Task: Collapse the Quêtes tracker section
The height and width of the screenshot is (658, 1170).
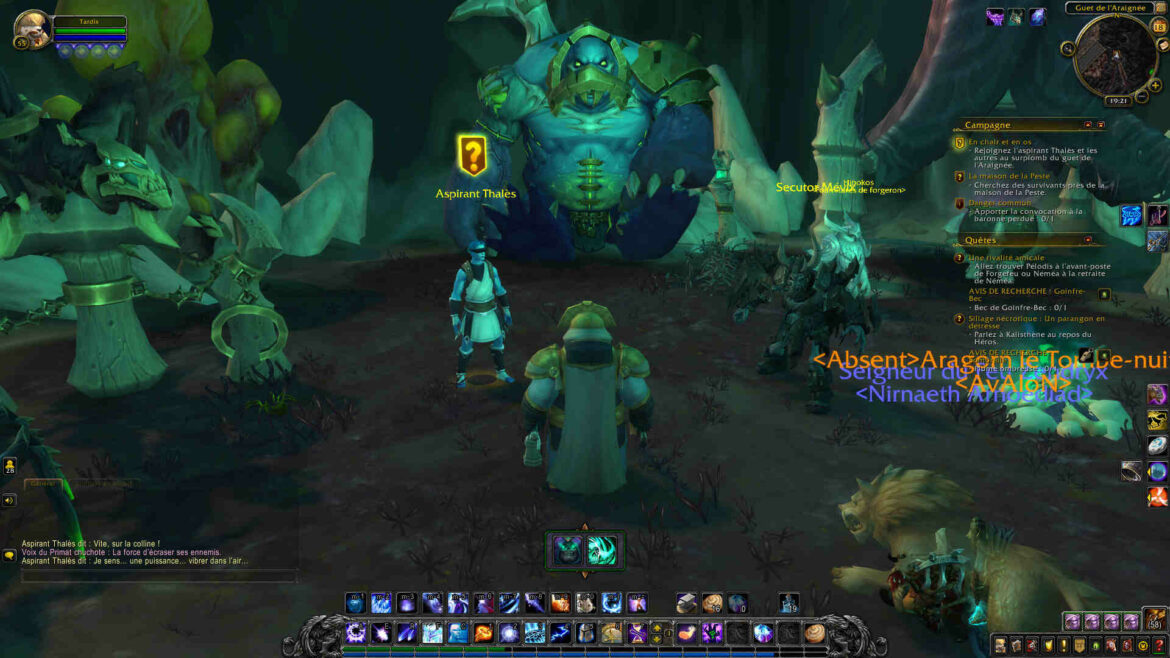Action: pos(1088,240)
